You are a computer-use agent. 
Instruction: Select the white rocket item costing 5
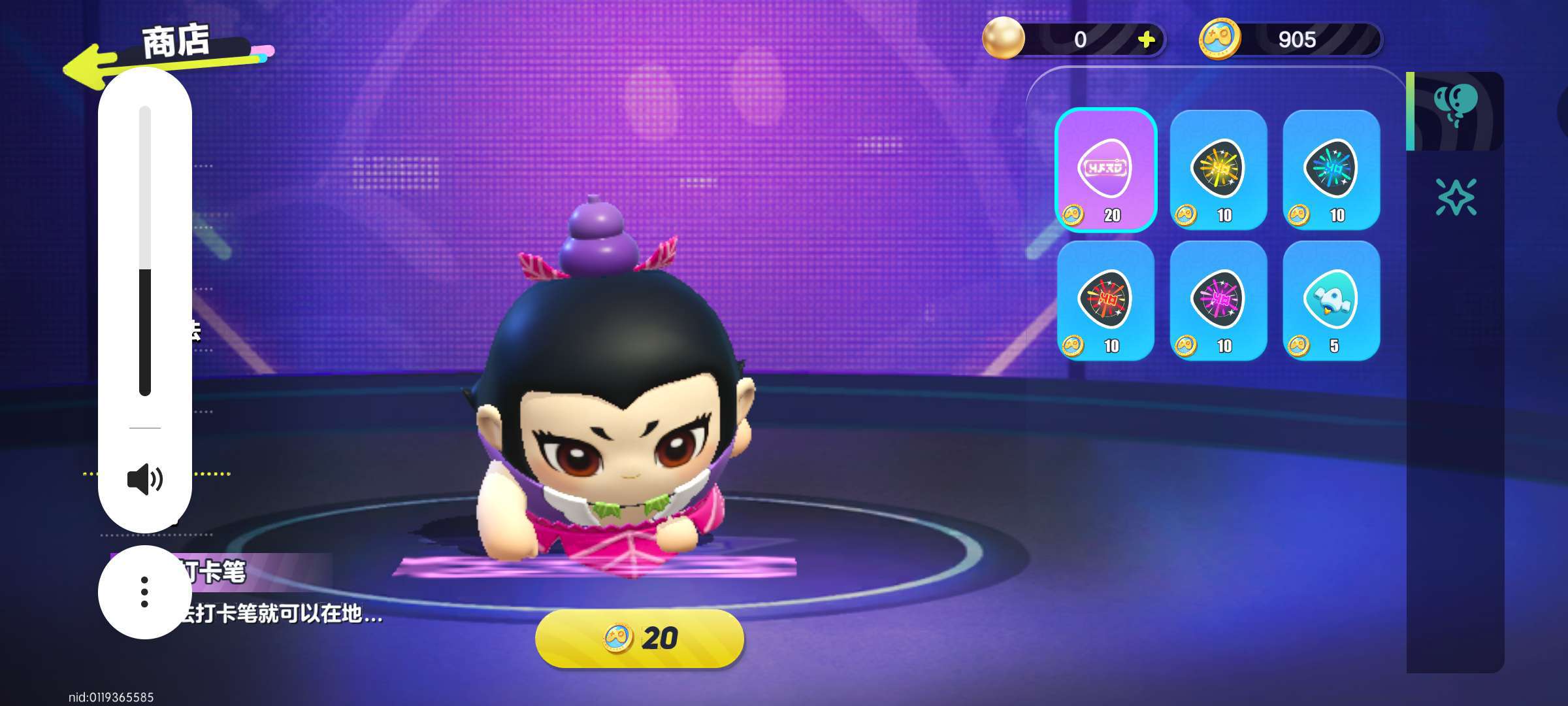pos(1331,300)
